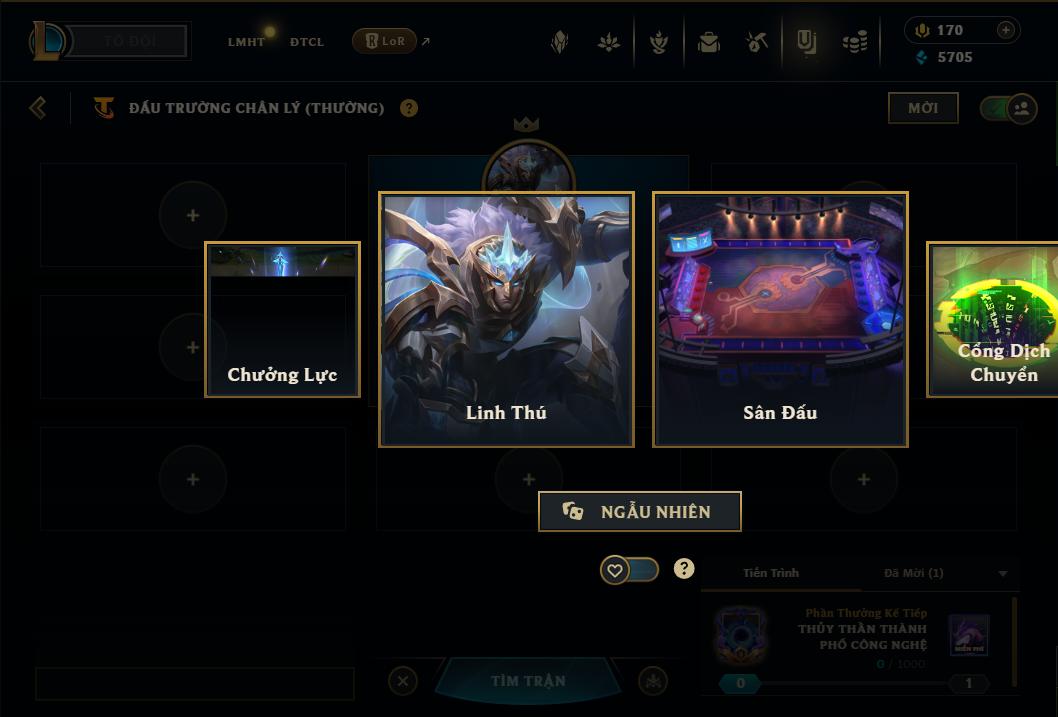Open the Đã Mời (1) tab
The image size is (1058, 717).
[914, 573]
